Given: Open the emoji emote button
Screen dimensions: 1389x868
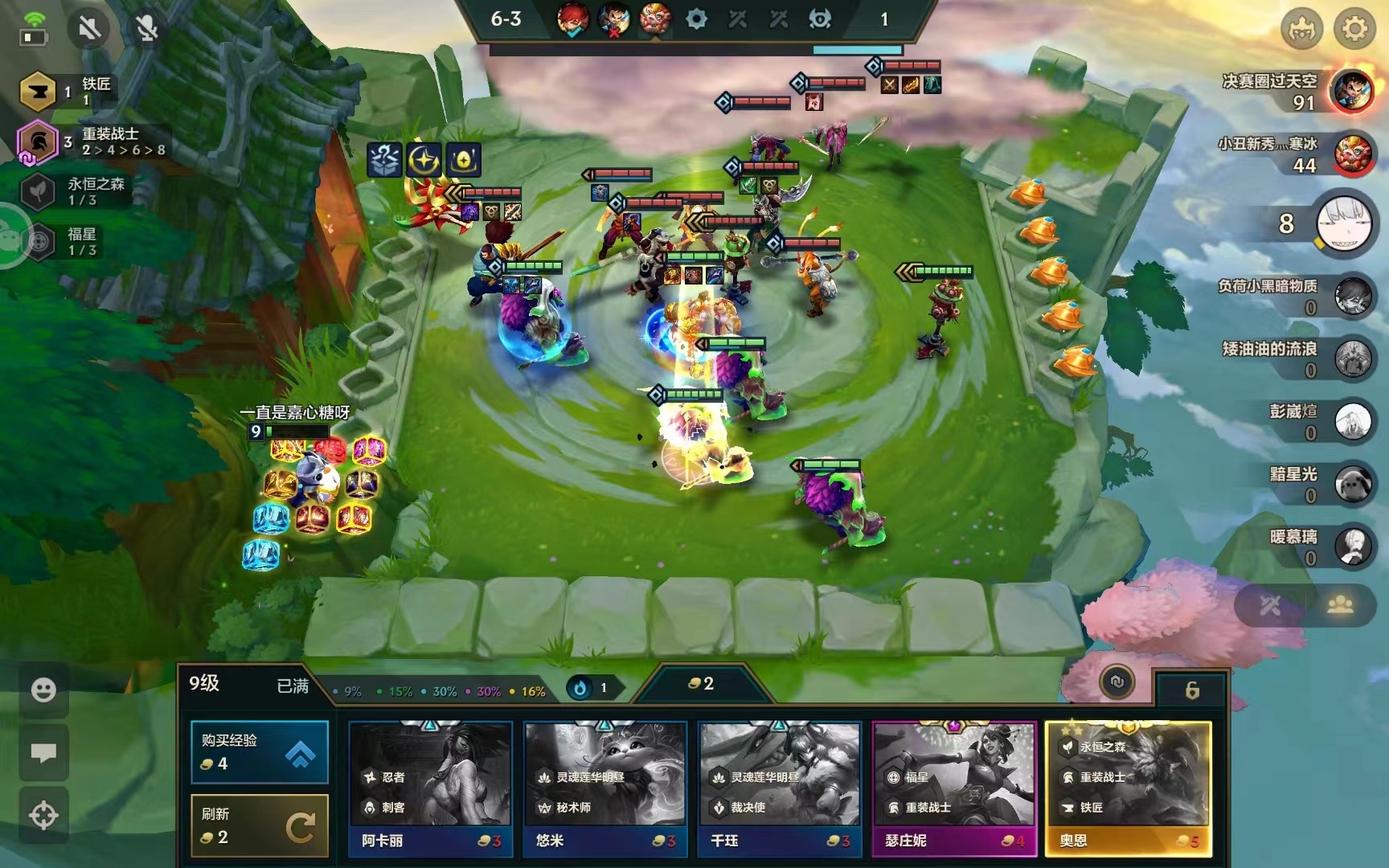Looking at the screenshot, I should click(43, 690).
